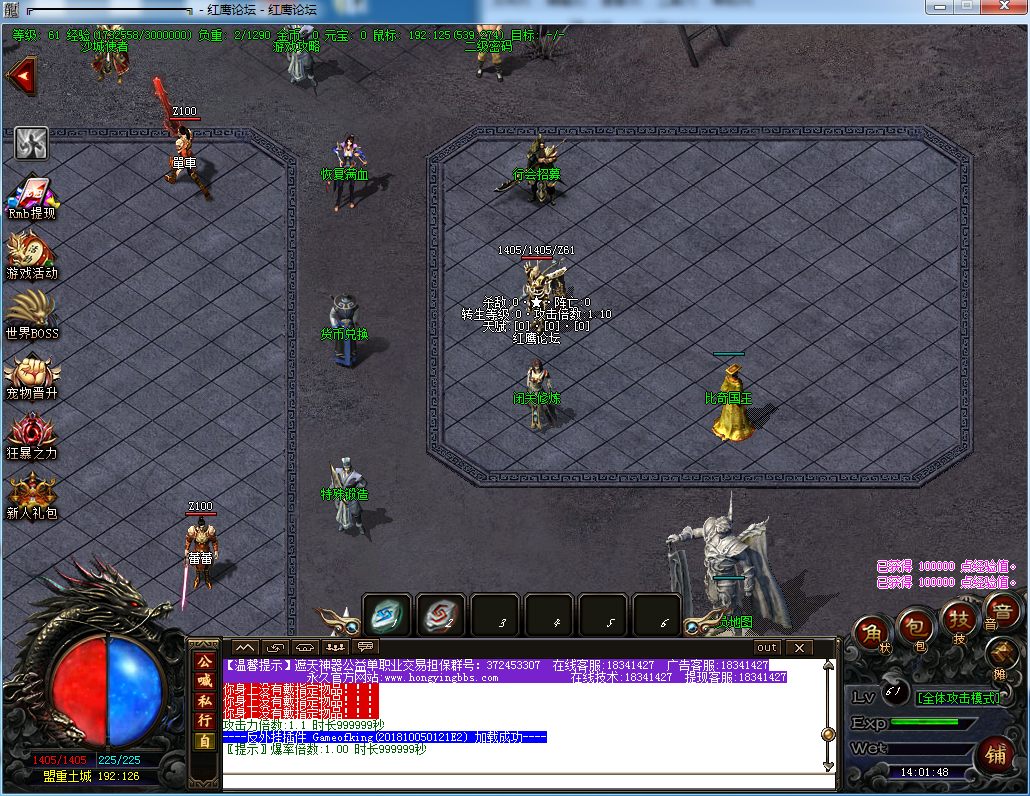Screen dimensions: 1030x796
Task: Open the shop with the 铺 button
Action: tap(994, 754)
